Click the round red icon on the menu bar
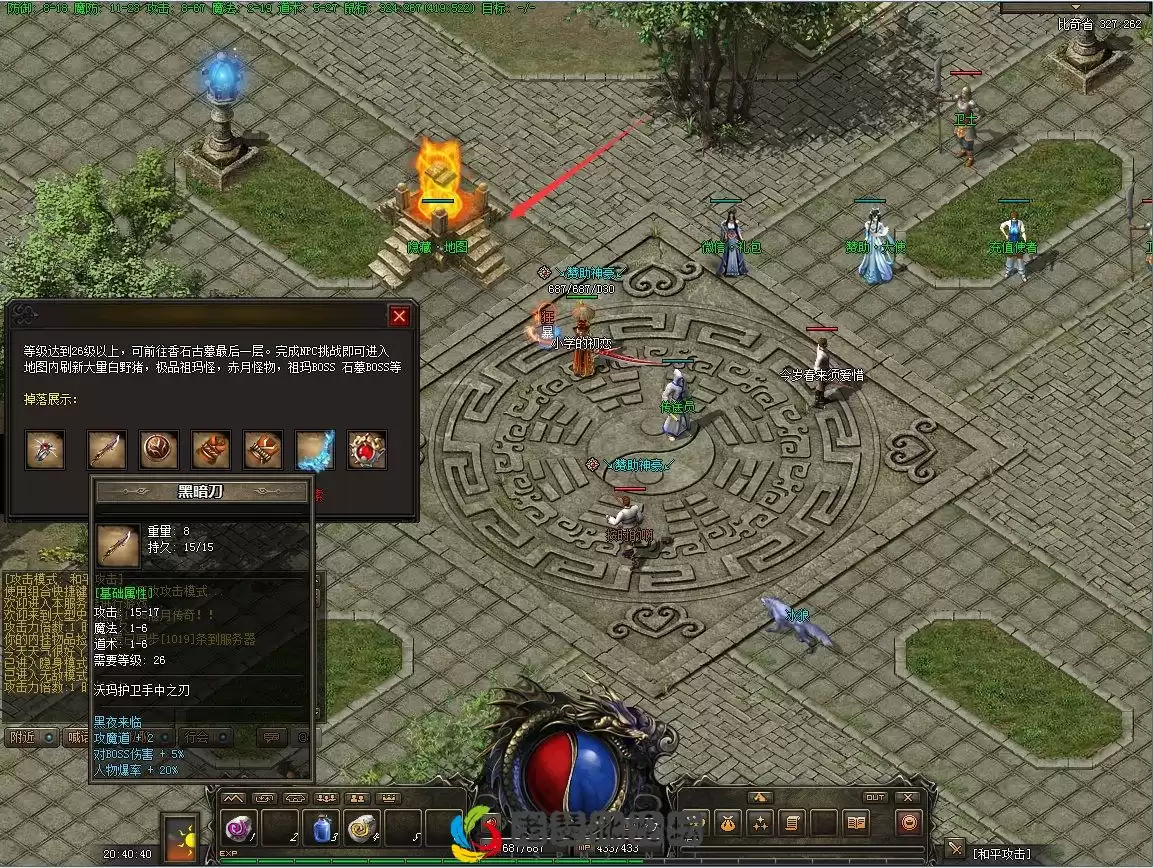The image size is (1153, 868). pos(909,823)
